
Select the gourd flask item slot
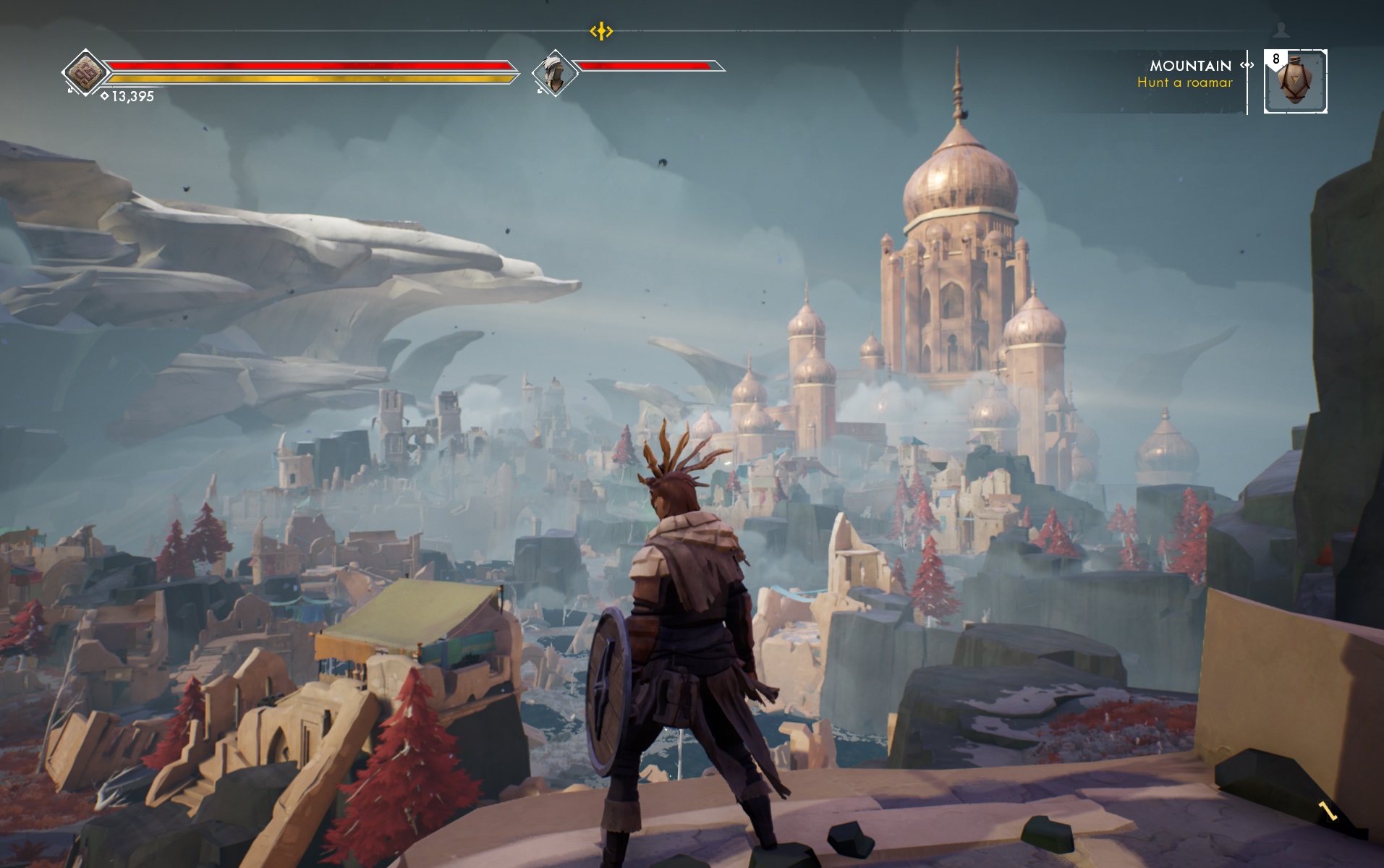(1295, 81)
